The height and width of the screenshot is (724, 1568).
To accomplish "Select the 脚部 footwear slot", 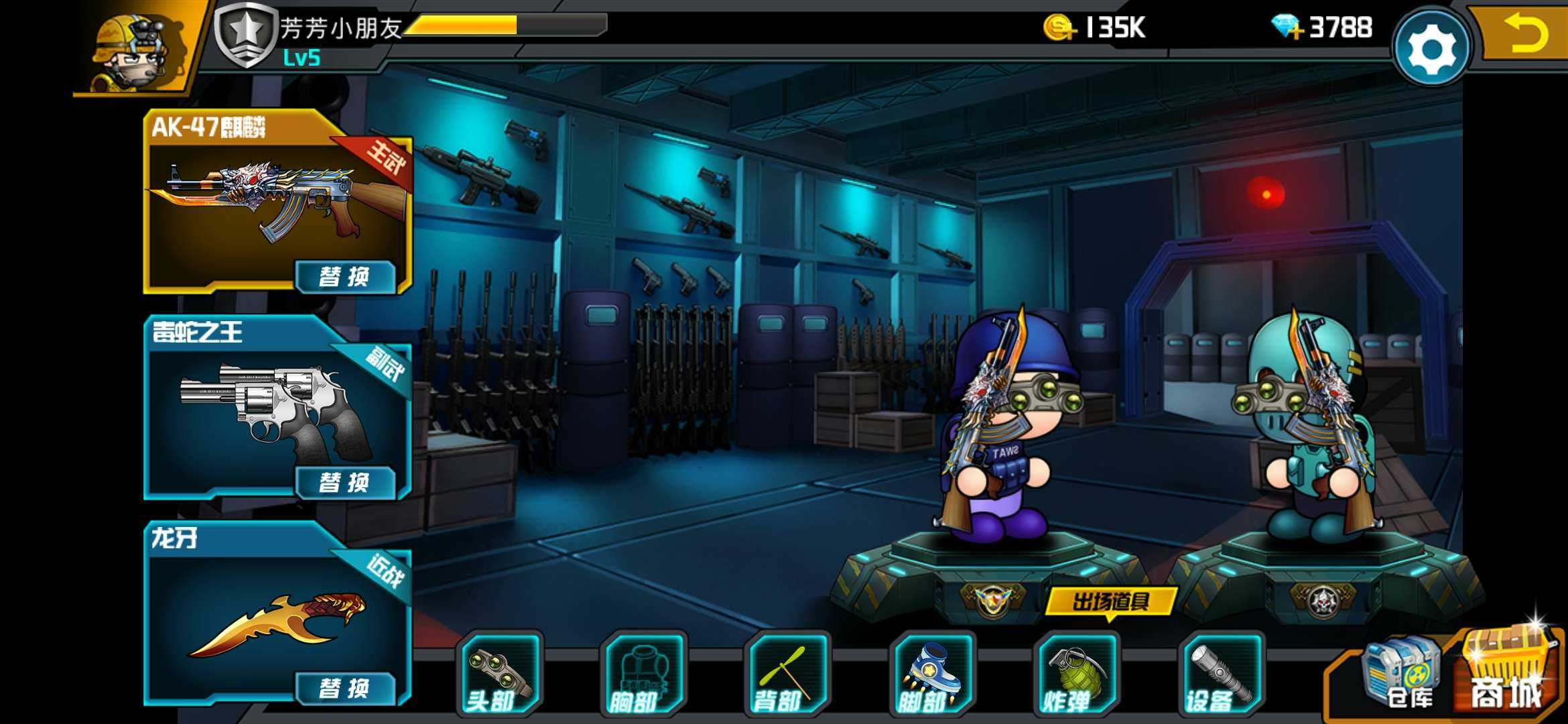I will pos(932,675).
